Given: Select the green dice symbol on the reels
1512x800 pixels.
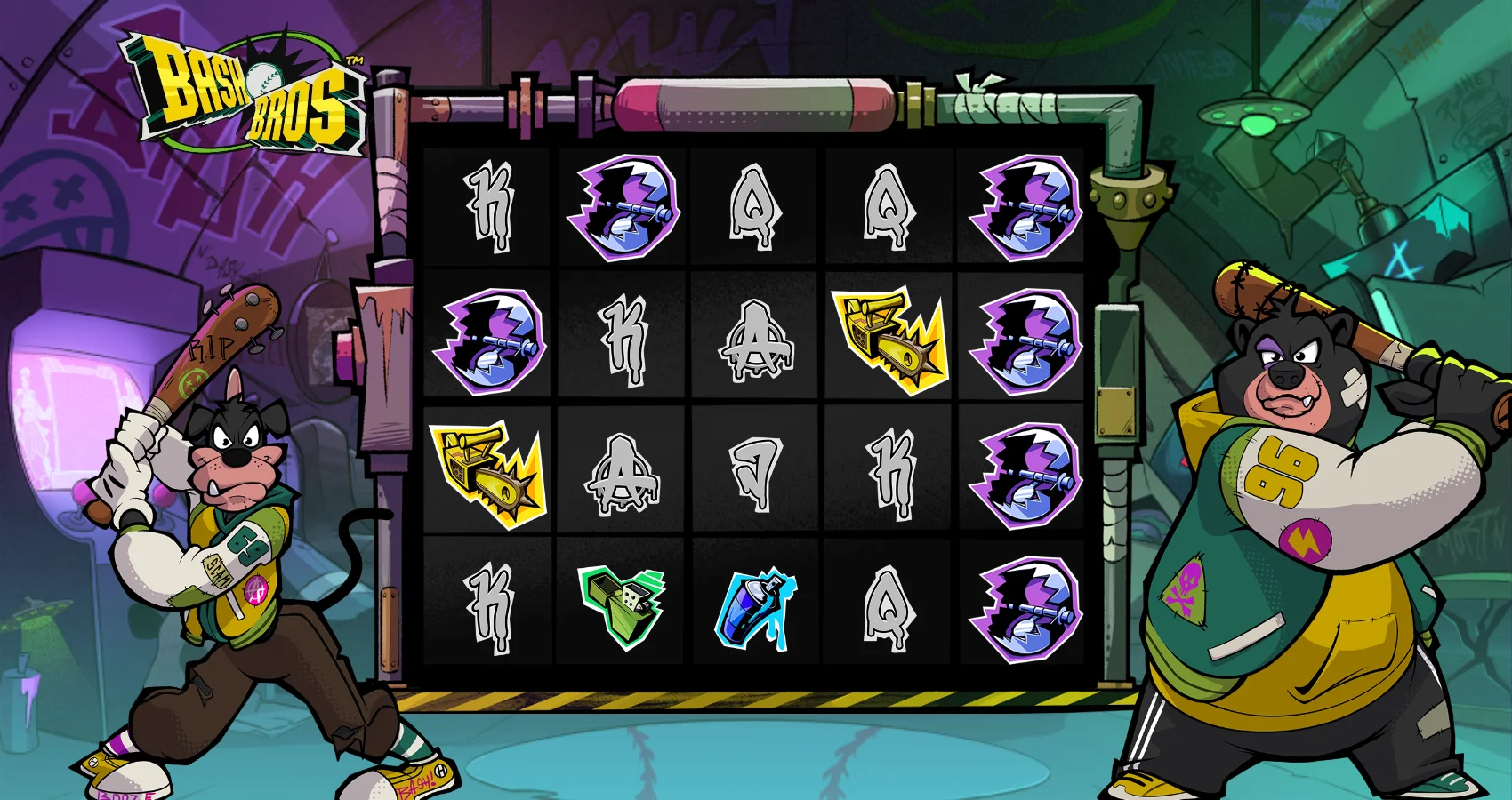Looking at the screenshot, I should click(623, 604).
